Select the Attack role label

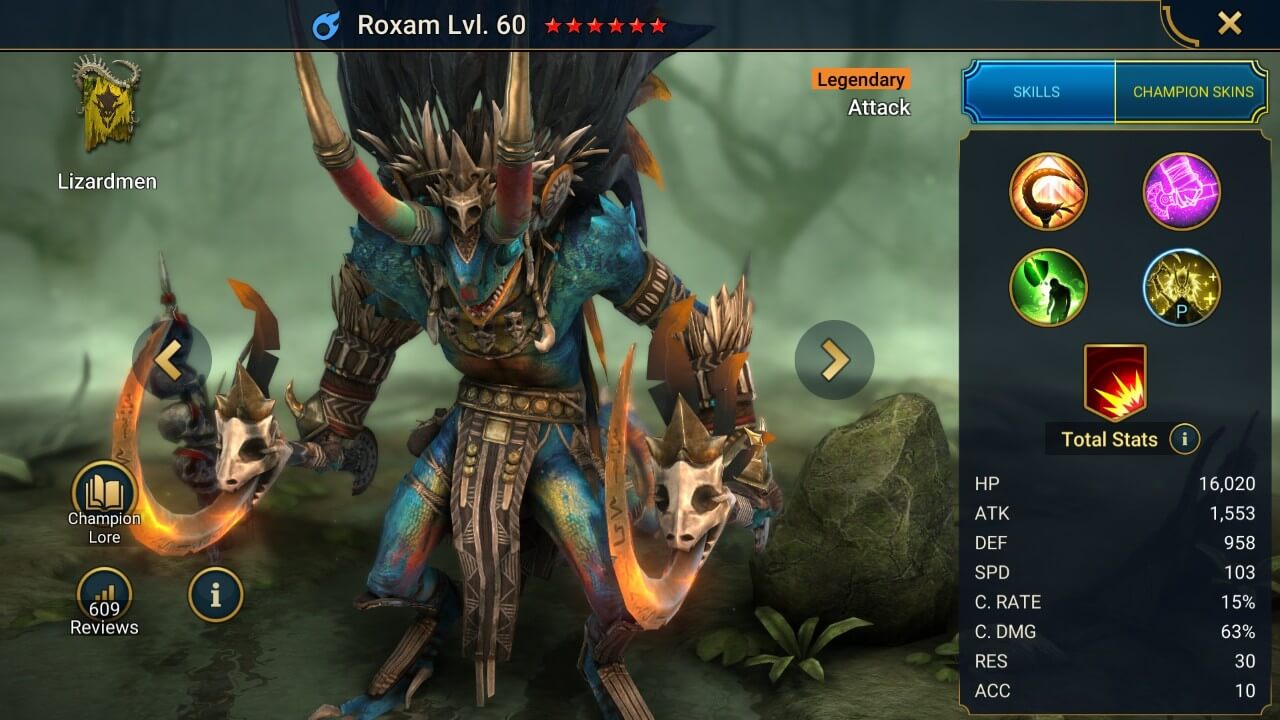[x=879, y=107]
